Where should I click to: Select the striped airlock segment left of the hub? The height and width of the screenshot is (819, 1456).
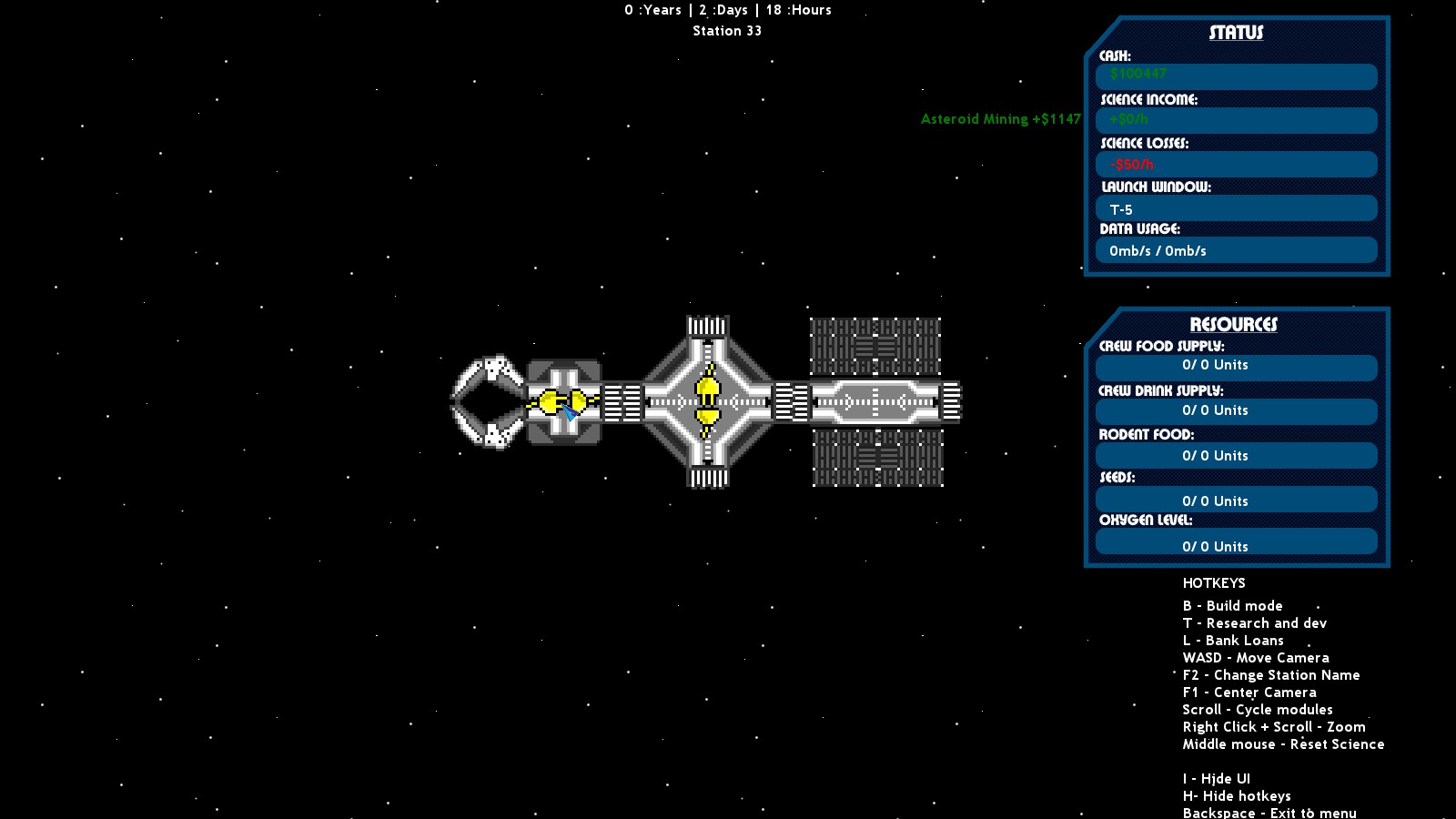[623, 400]
